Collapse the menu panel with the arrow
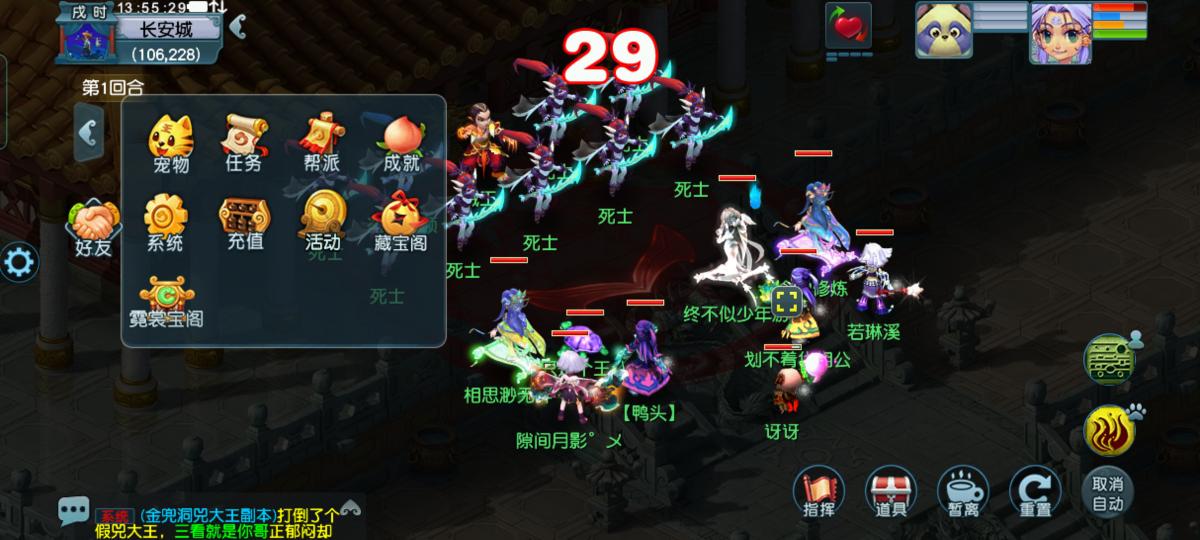Screen dimensions: 1200x540 [90, 131]
